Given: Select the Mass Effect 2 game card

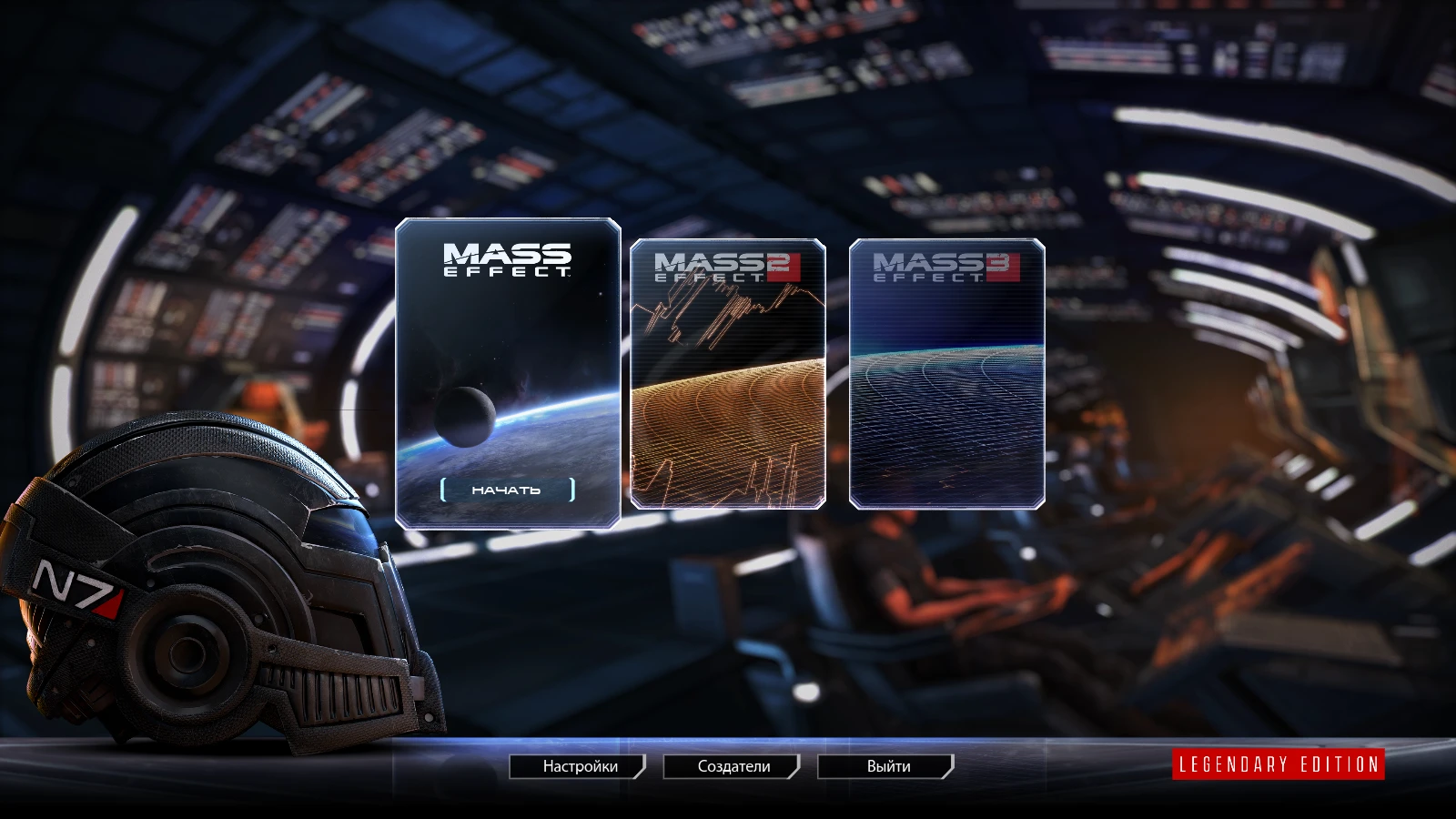Looking at the screenshot, I should [x=726, y=373].
